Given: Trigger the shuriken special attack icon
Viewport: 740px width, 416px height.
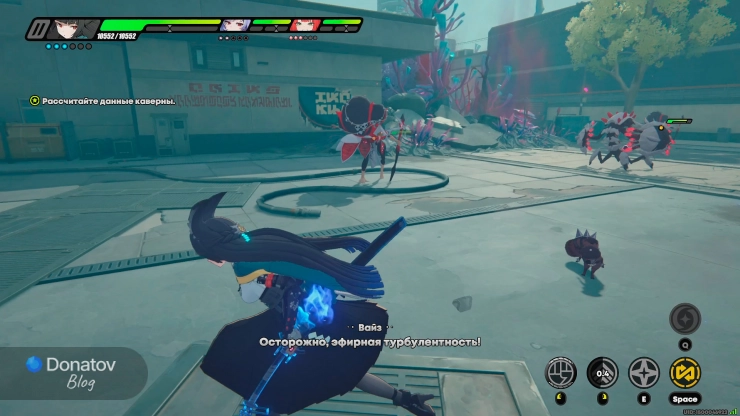Looking at the screenshot, I should [643, 373].
